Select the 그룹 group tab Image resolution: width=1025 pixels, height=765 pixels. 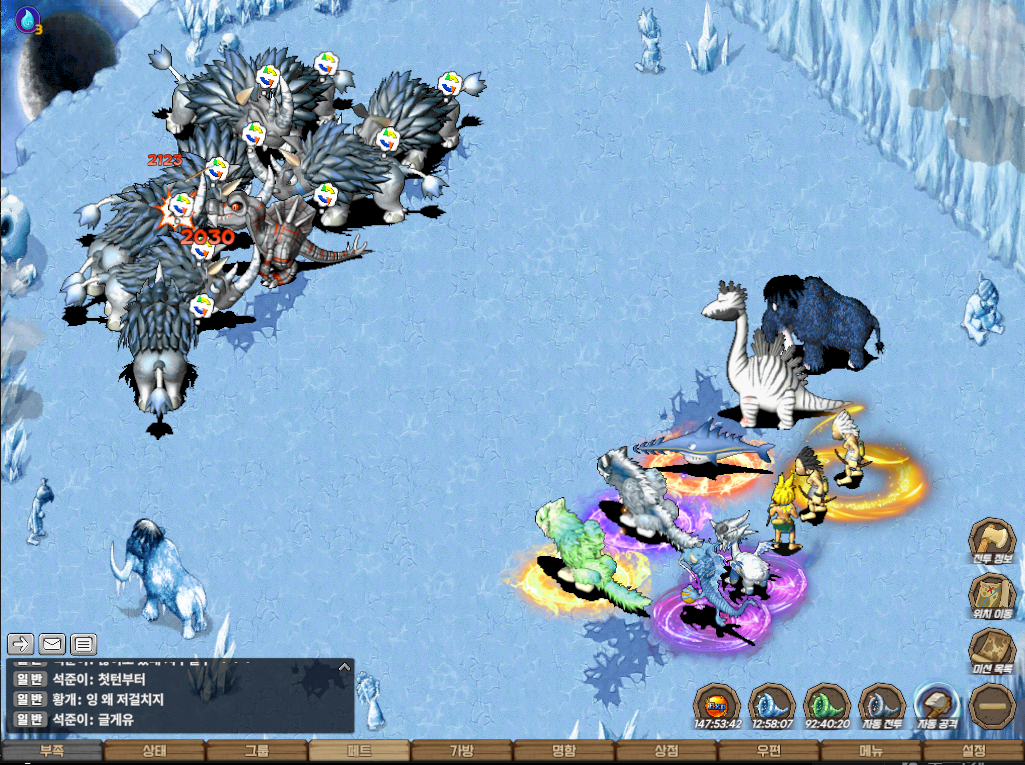[256, 752]
